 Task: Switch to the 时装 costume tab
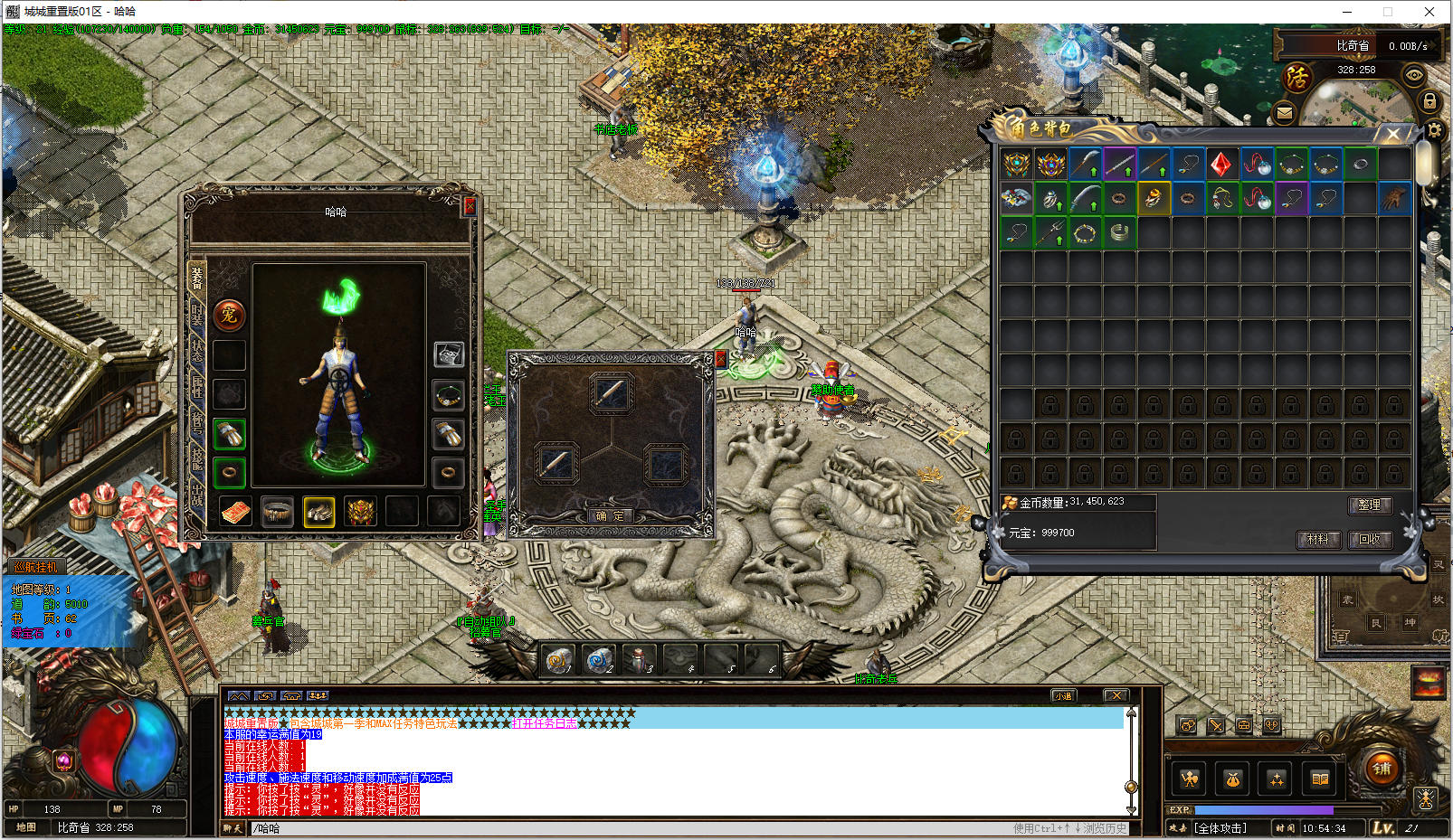coord(196,315)
